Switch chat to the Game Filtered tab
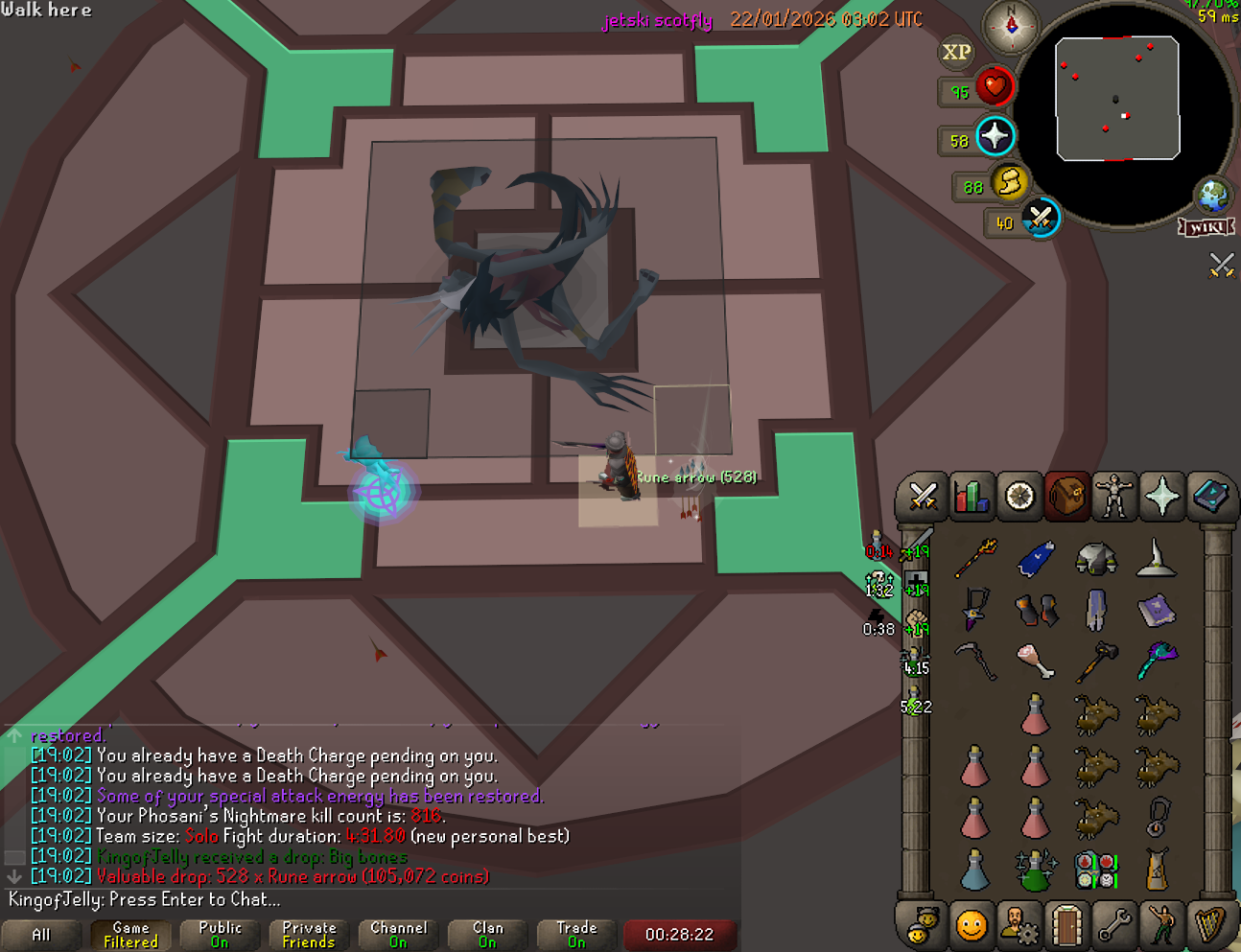Image resolution: width=1241 pixels, height=952 pixels. tap(131, 935)
